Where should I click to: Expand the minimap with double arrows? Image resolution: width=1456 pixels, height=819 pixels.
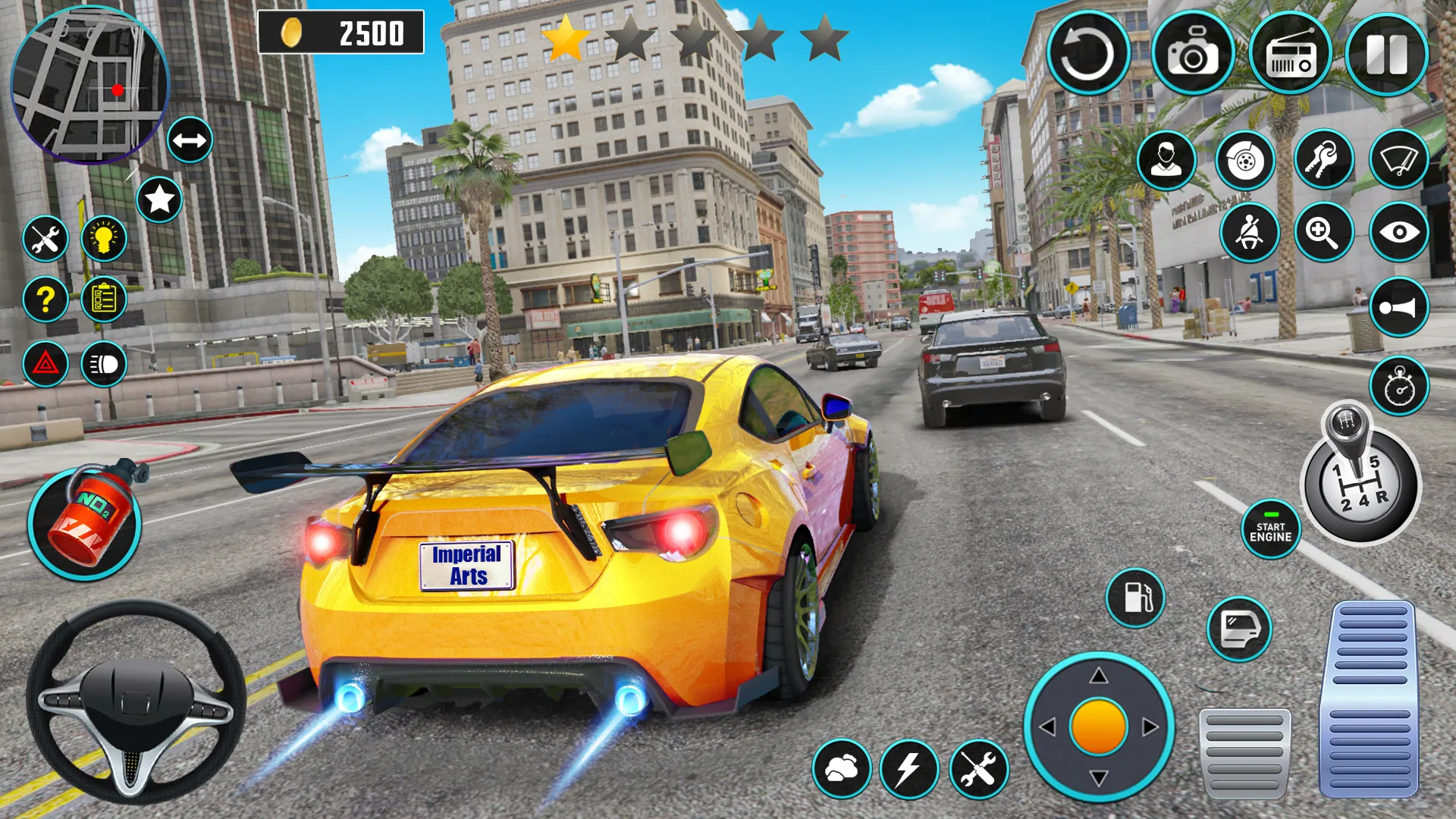[x=190, y=140]
